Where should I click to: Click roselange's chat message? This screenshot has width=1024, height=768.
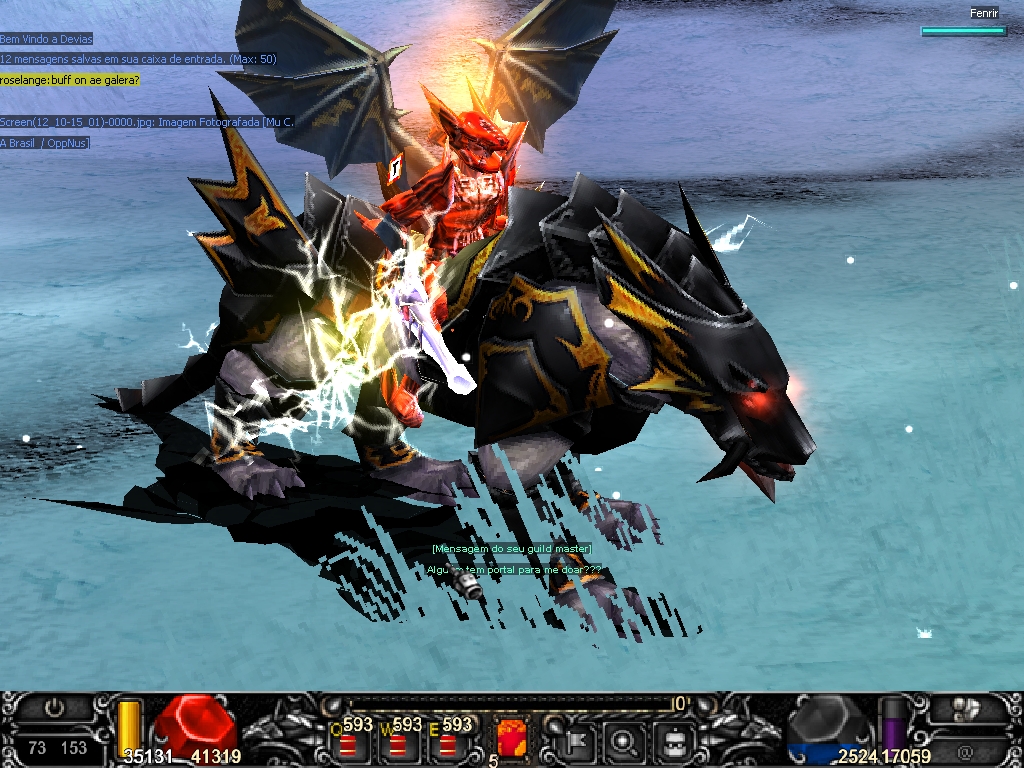coord(70,79)
